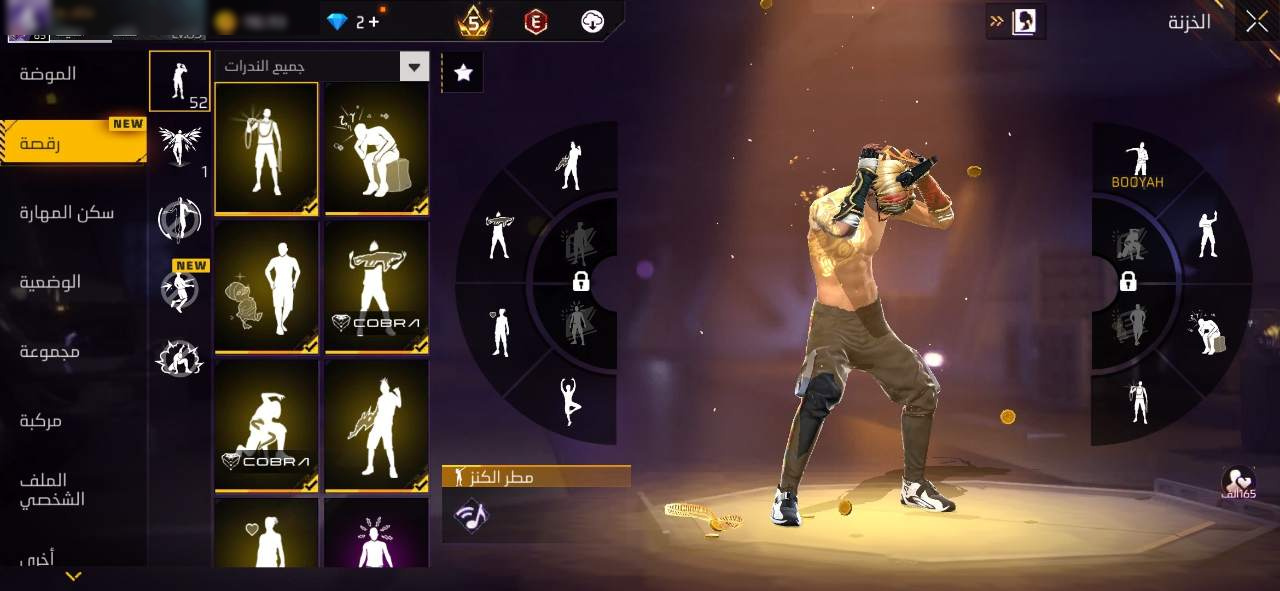Select the رقصة (Emote) category

point(40,144)
